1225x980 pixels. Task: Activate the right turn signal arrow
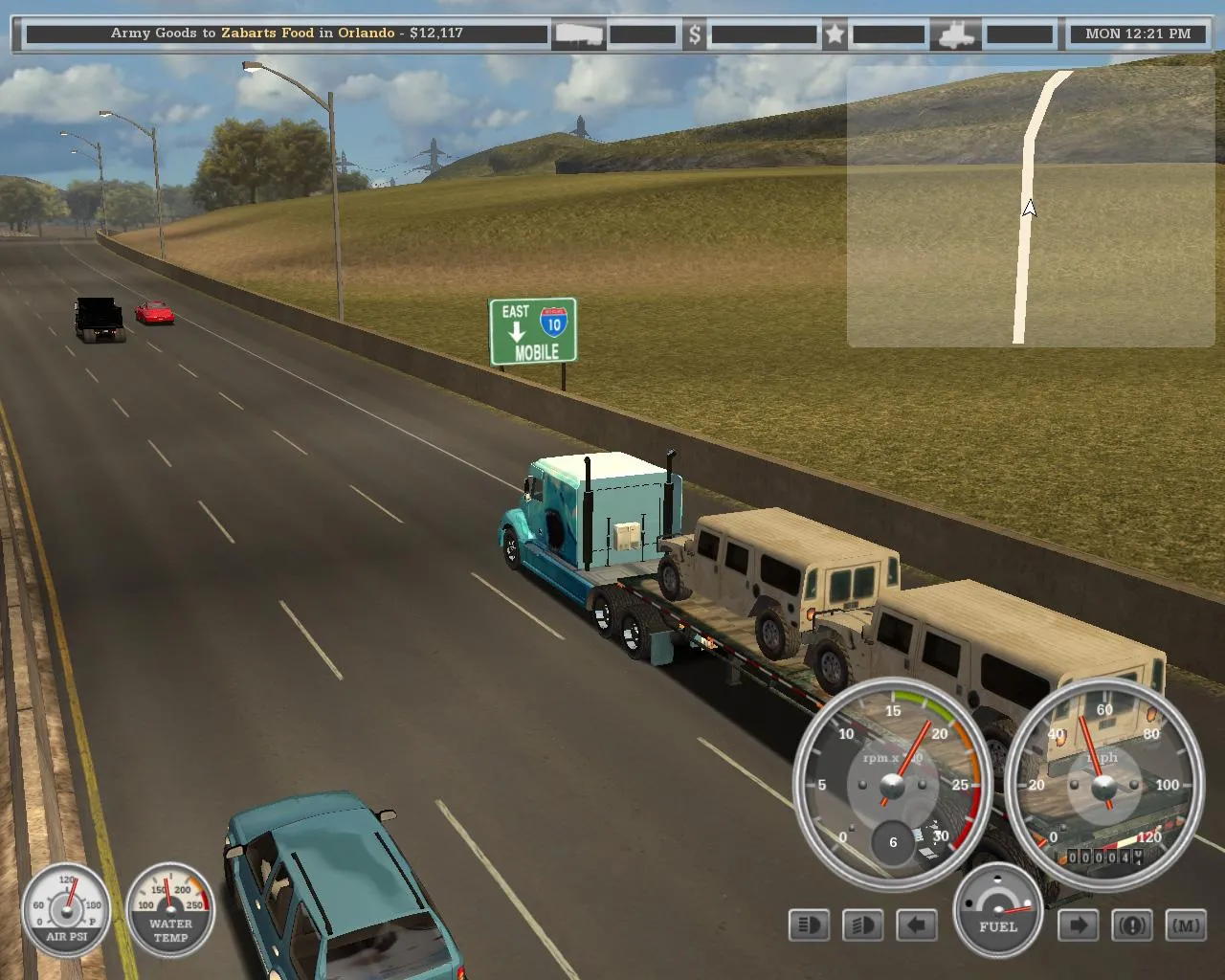point(1079,925)
